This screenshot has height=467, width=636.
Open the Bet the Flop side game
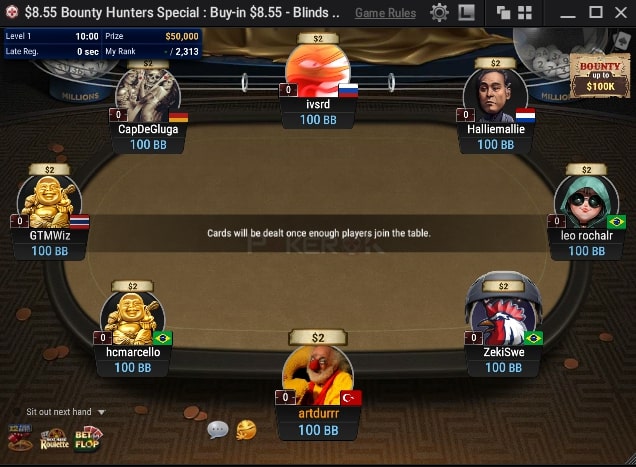(x=88, y=439)
